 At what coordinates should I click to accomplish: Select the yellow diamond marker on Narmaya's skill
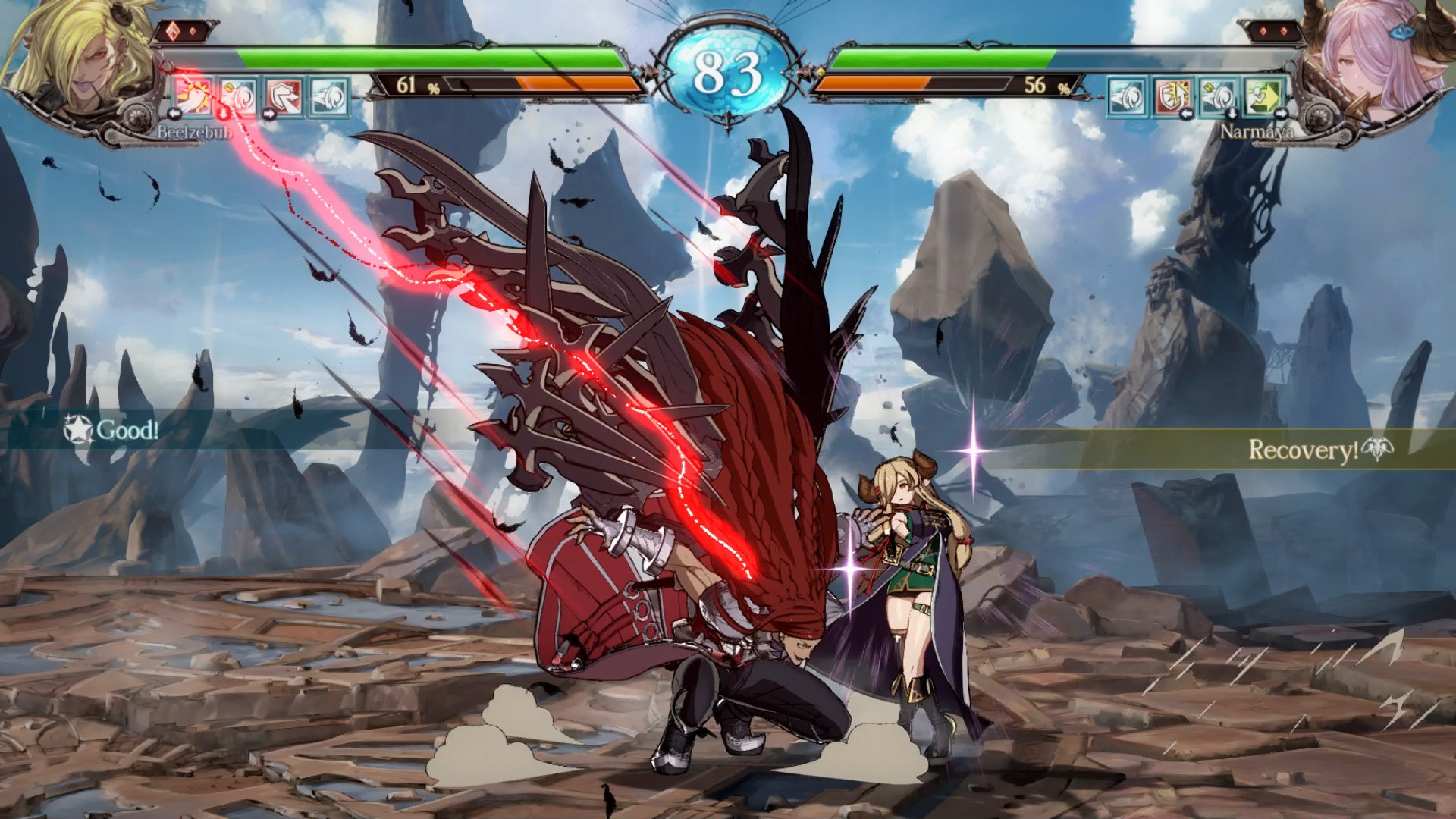point(1208,88)
